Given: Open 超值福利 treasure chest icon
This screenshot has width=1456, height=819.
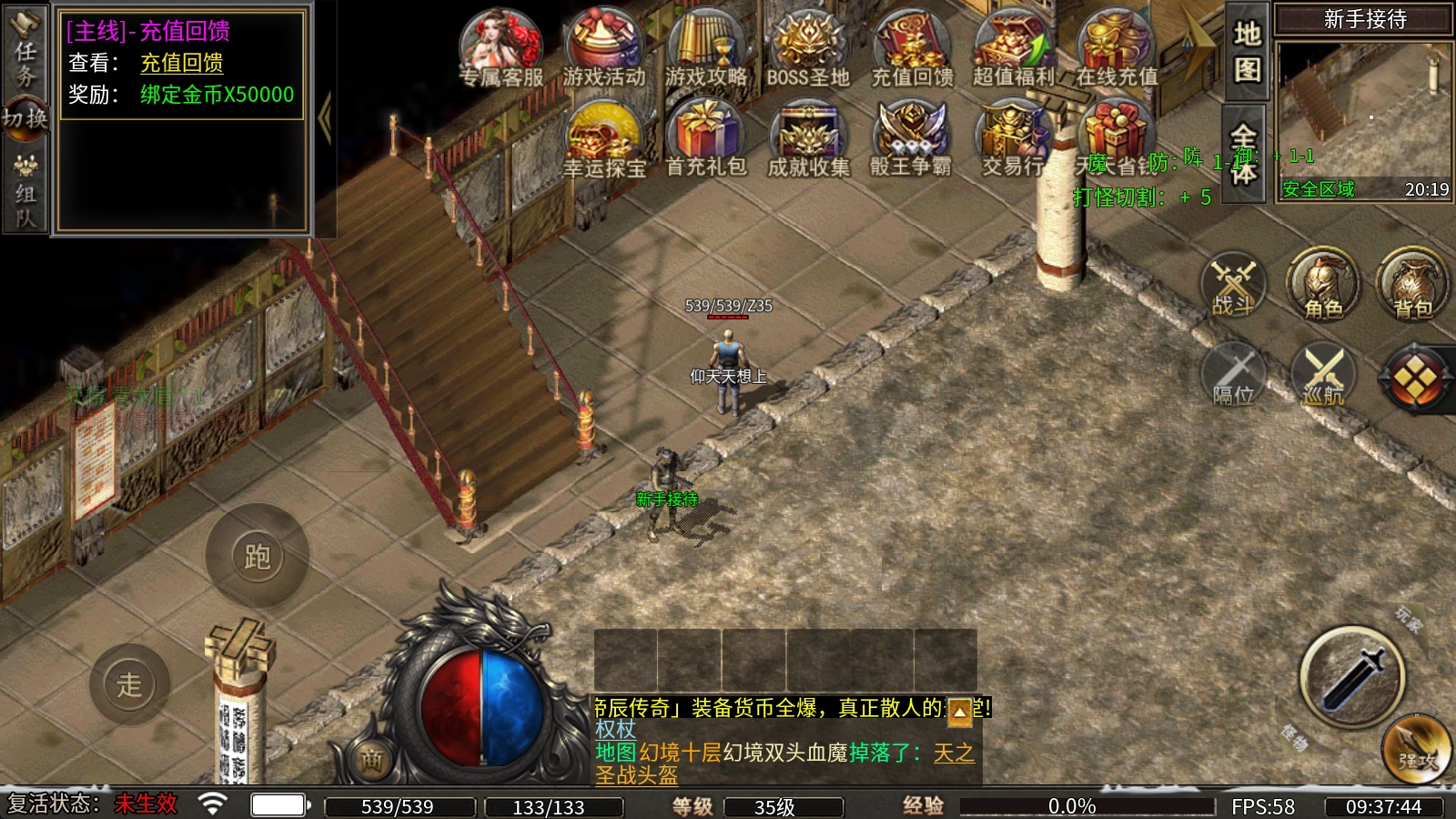Looking at the screenshot, I should [x=1013, y=48].
